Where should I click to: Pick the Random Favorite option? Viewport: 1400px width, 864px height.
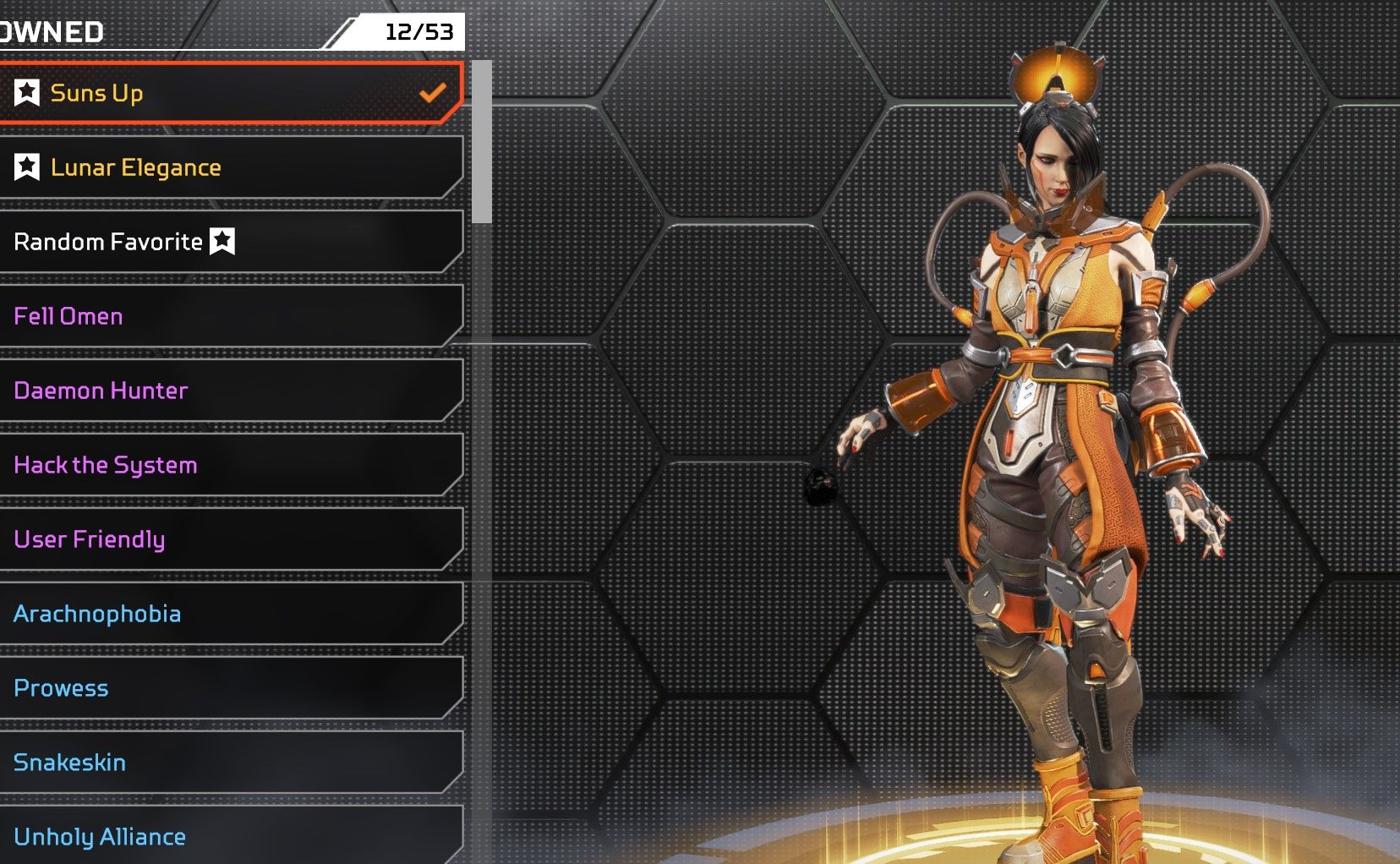coord(228,242)
